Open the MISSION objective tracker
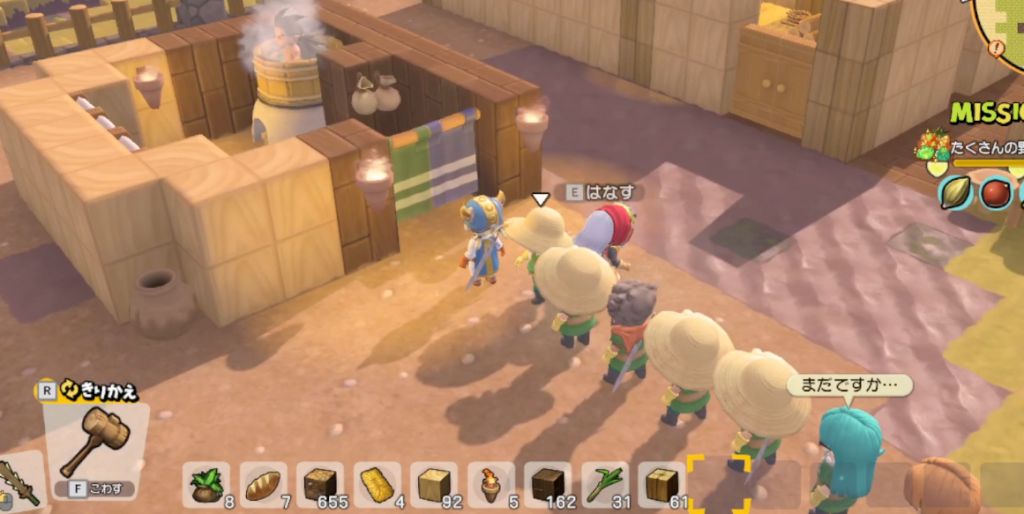 coord(986,112)
